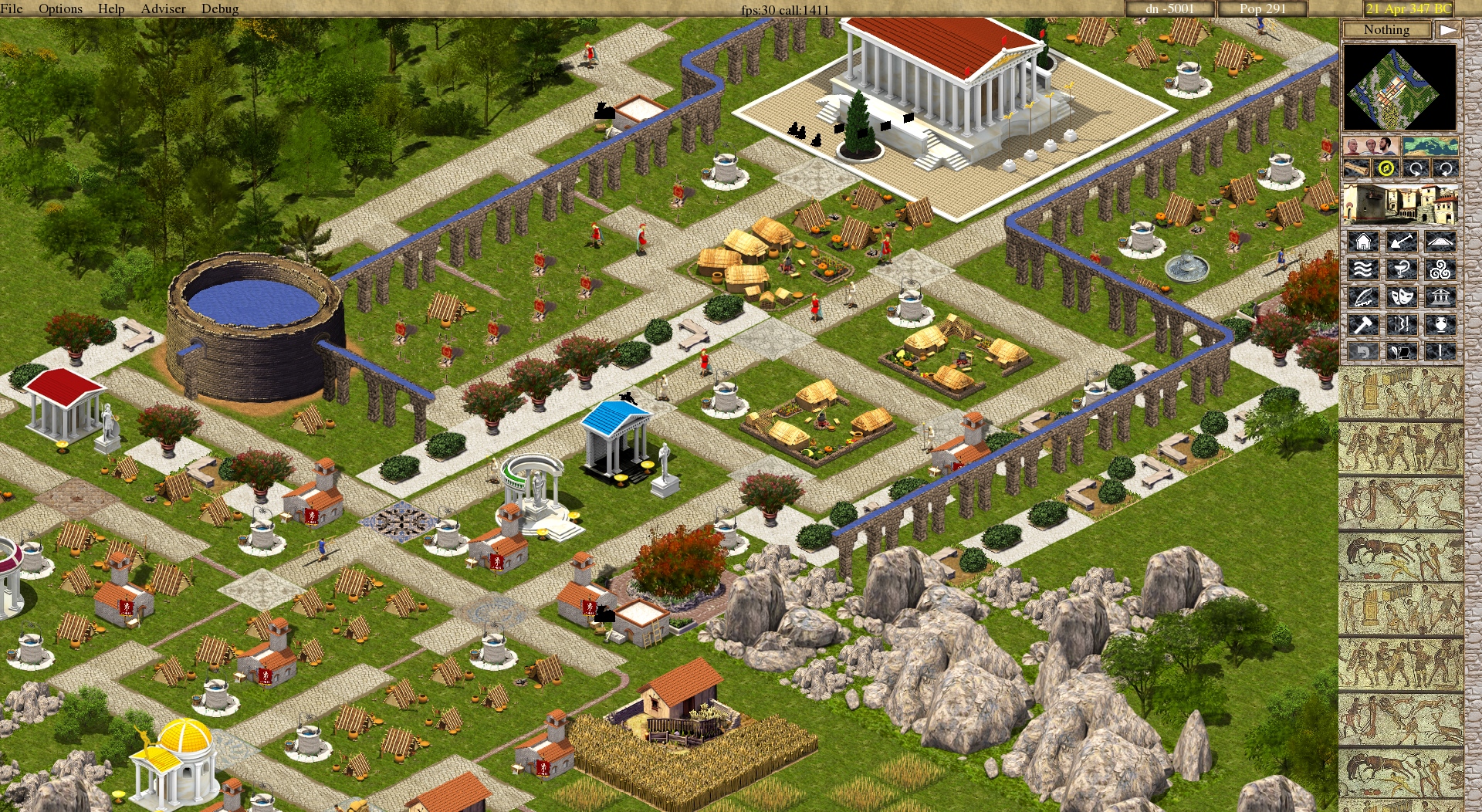Select the housing build tool

[1363, 242]
